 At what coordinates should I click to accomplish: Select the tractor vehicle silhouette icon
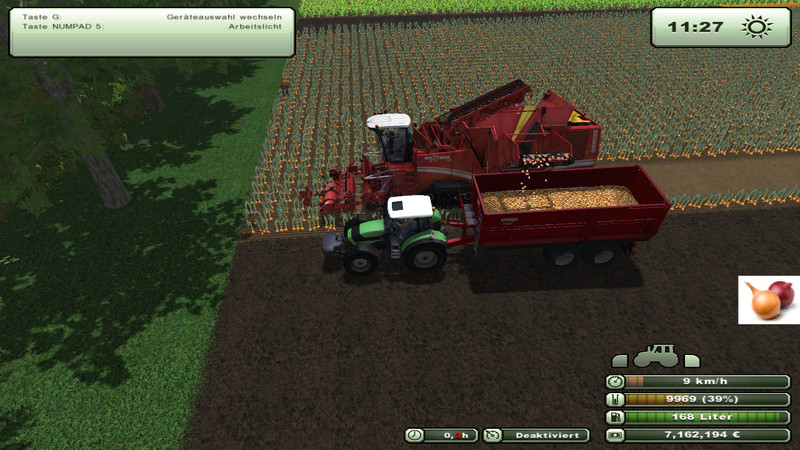tap(656, 357)
